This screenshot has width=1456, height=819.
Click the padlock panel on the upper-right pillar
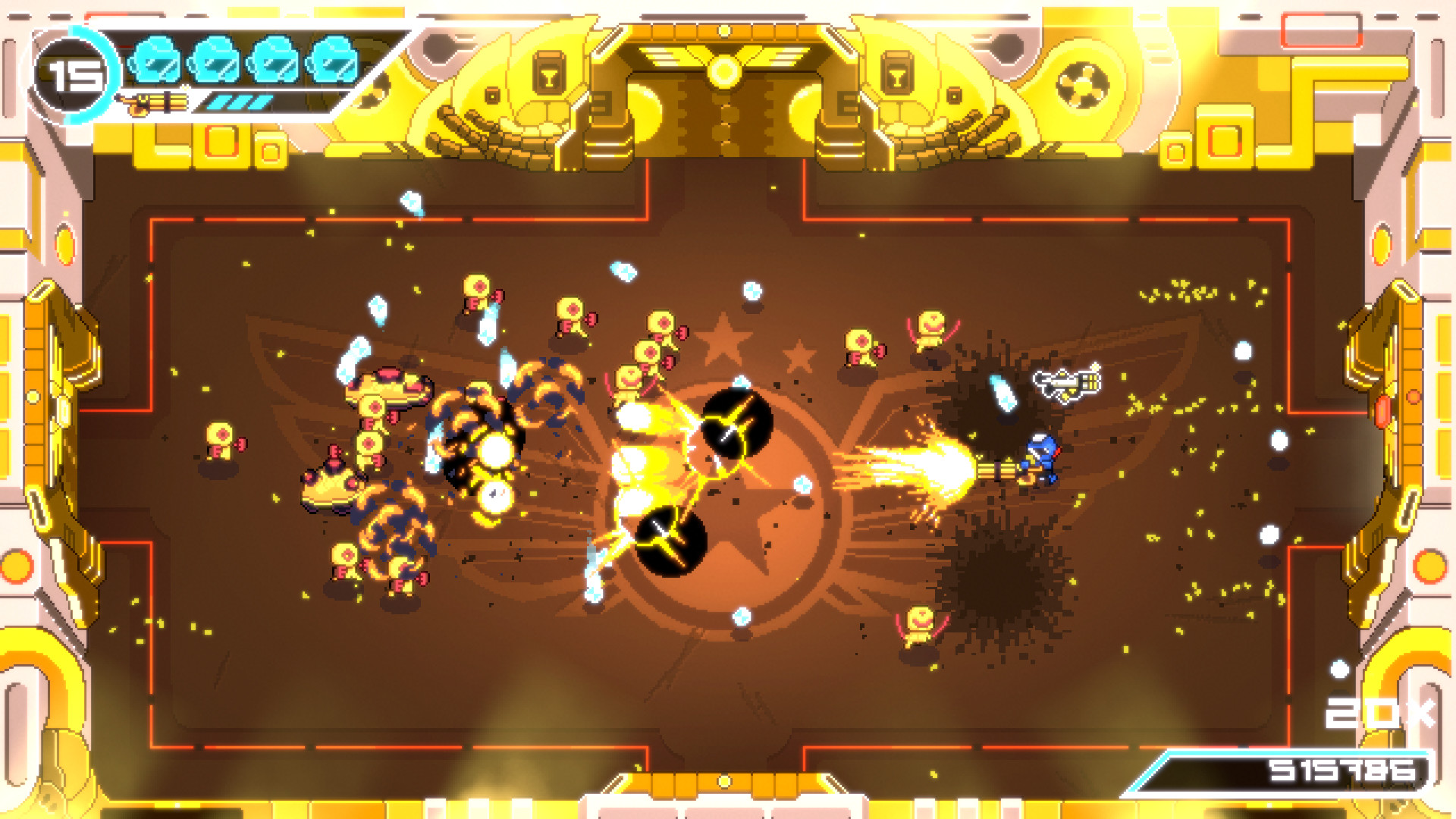[x=897, y=72]
